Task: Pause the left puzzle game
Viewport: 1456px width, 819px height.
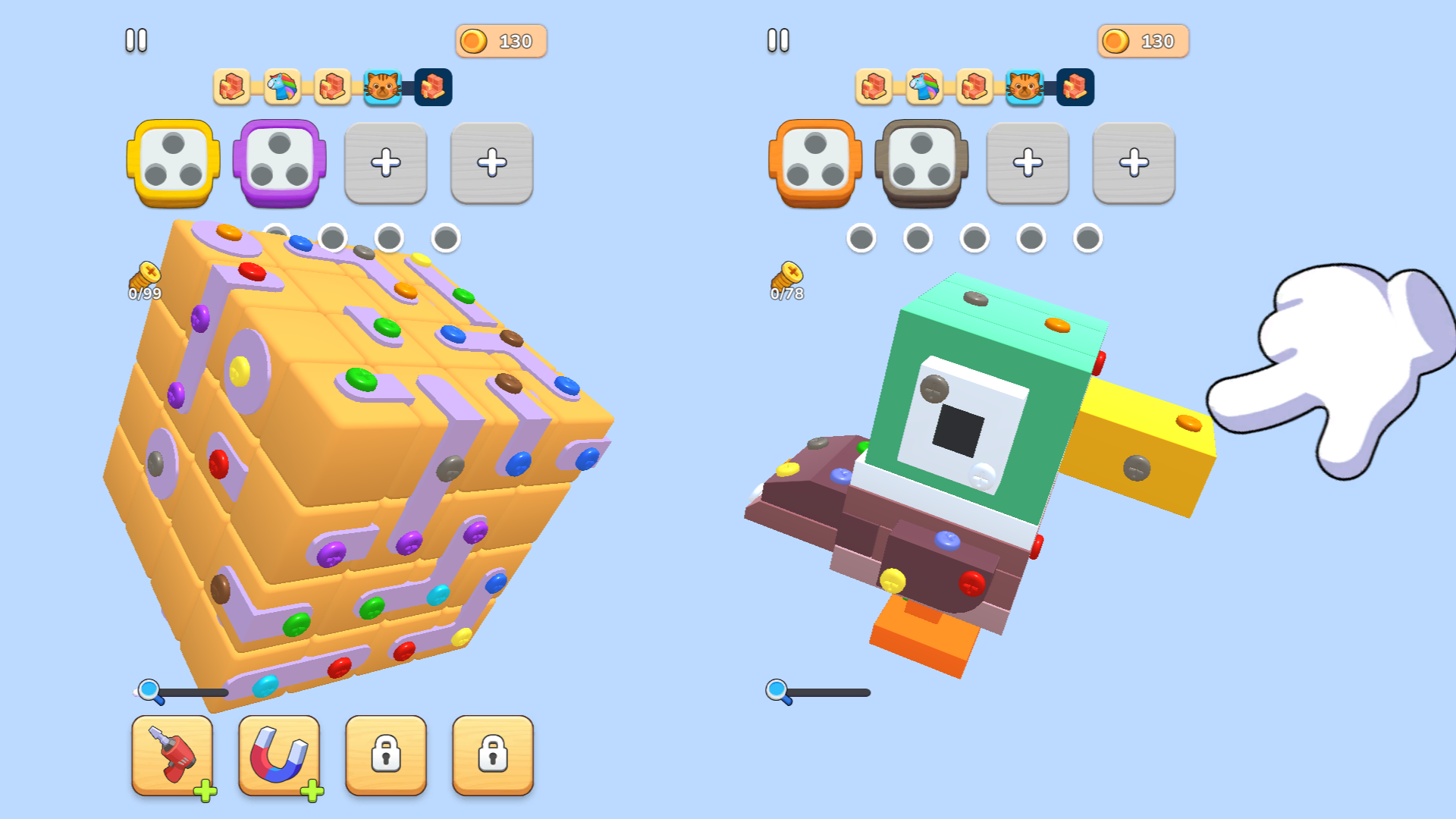Action: click(136, 40)
